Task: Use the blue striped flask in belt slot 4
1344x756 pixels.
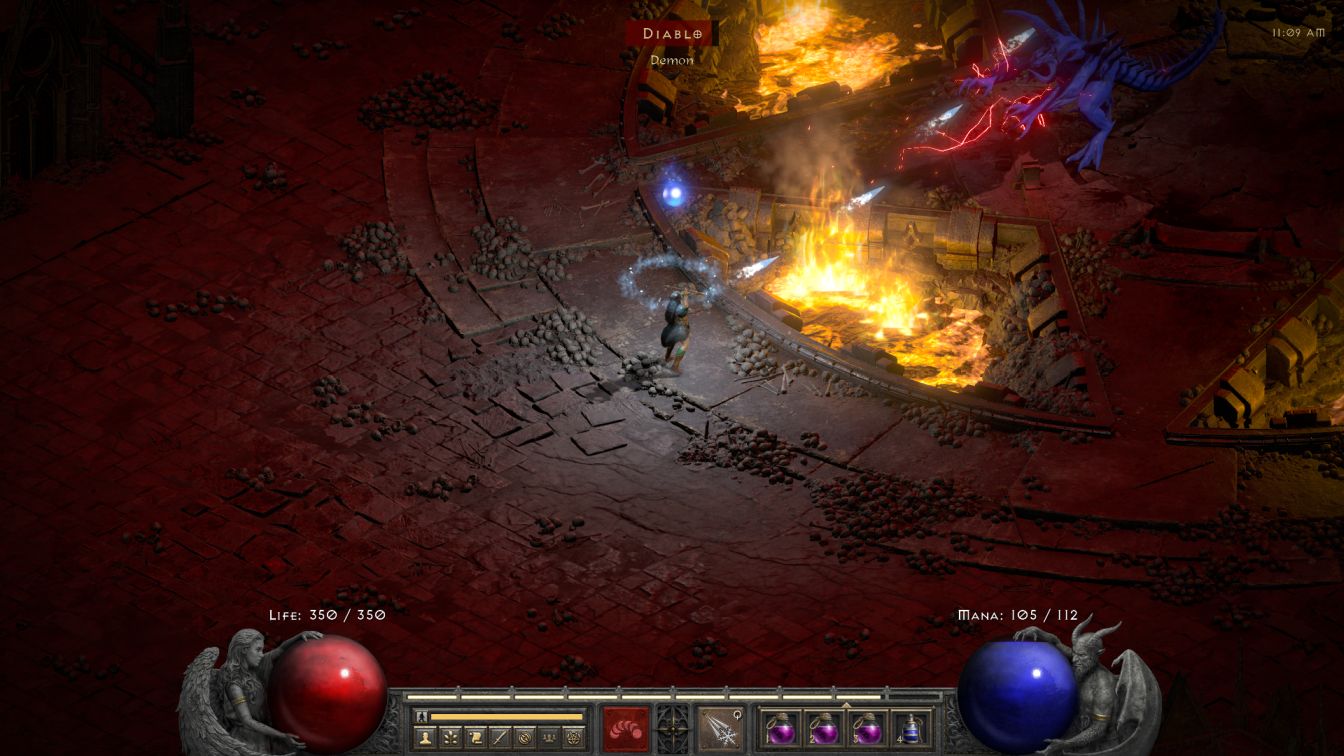Action: pos(909,729)
